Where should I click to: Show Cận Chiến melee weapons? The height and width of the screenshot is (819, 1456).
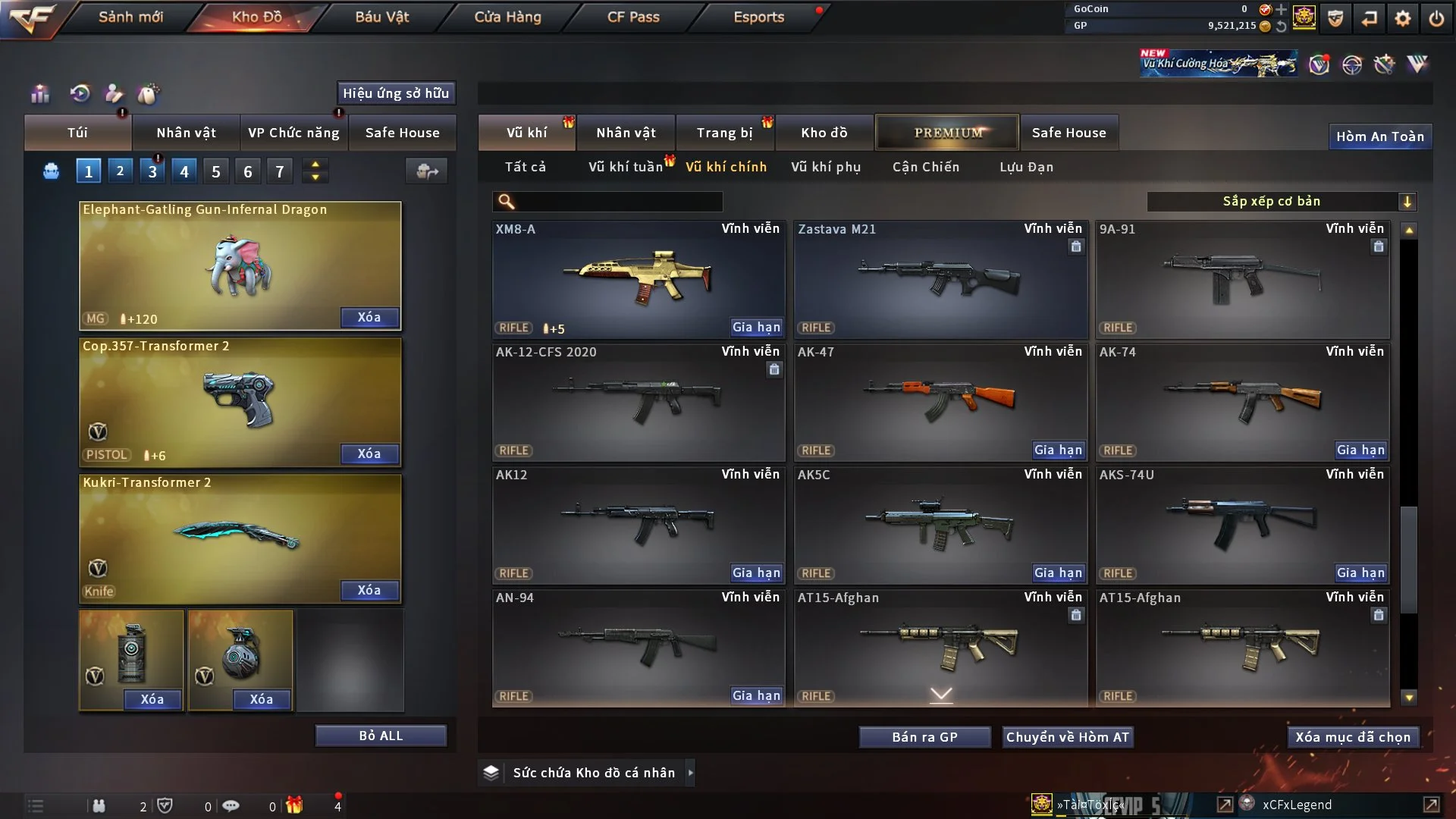coord(925,167)
